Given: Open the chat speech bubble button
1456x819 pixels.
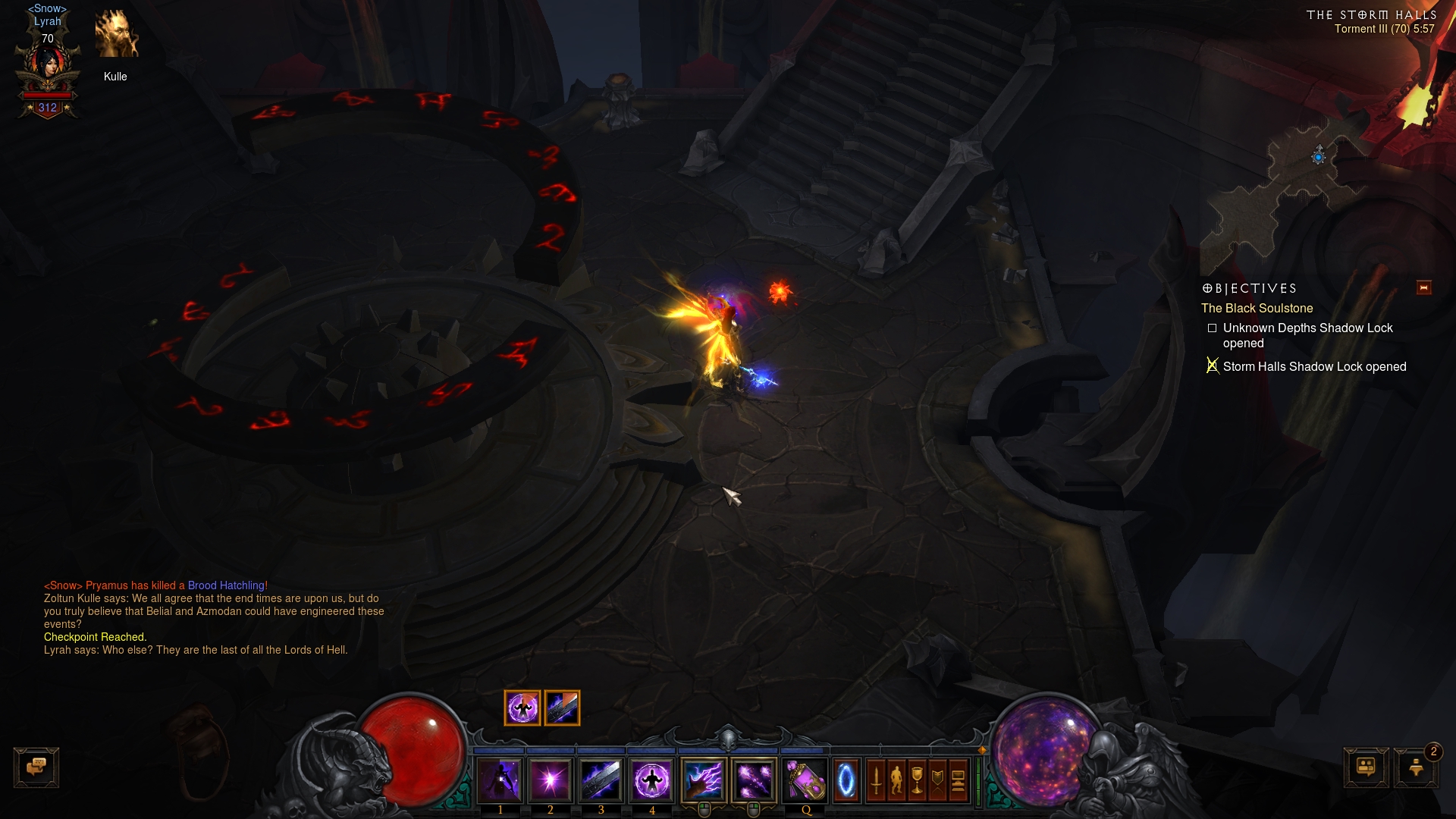Looking at the screenshot, I should click(36, 767).
